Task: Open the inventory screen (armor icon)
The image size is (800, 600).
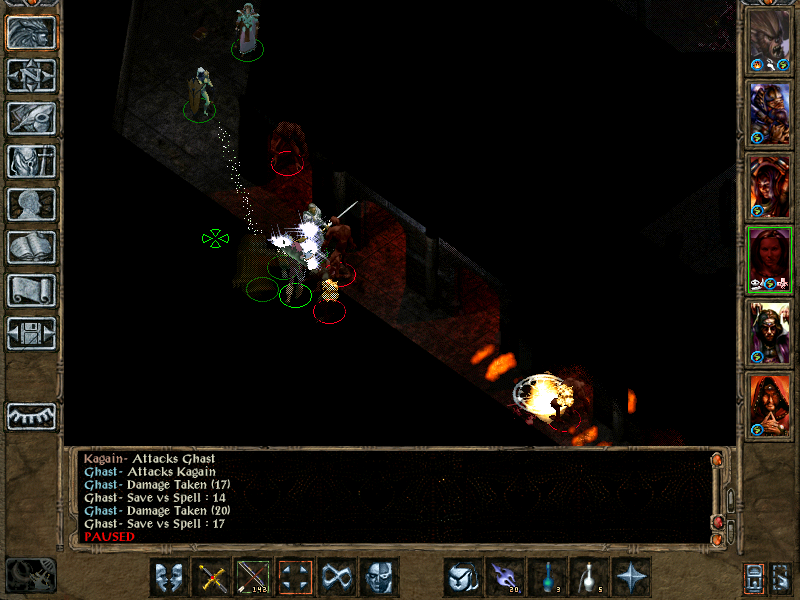Action: tap(31, 161)
